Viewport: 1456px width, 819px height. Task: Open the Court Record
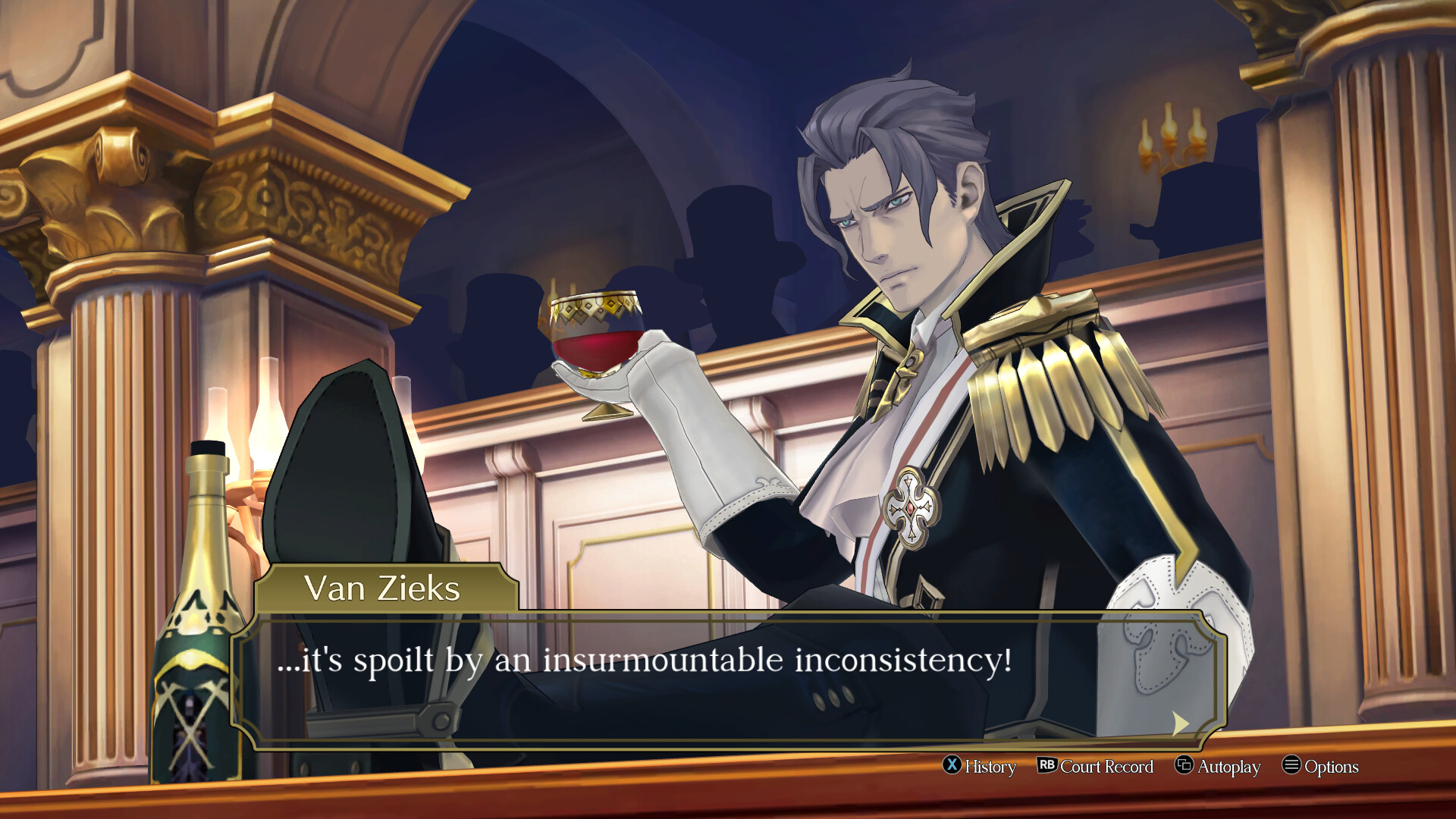pos(1095,766)
